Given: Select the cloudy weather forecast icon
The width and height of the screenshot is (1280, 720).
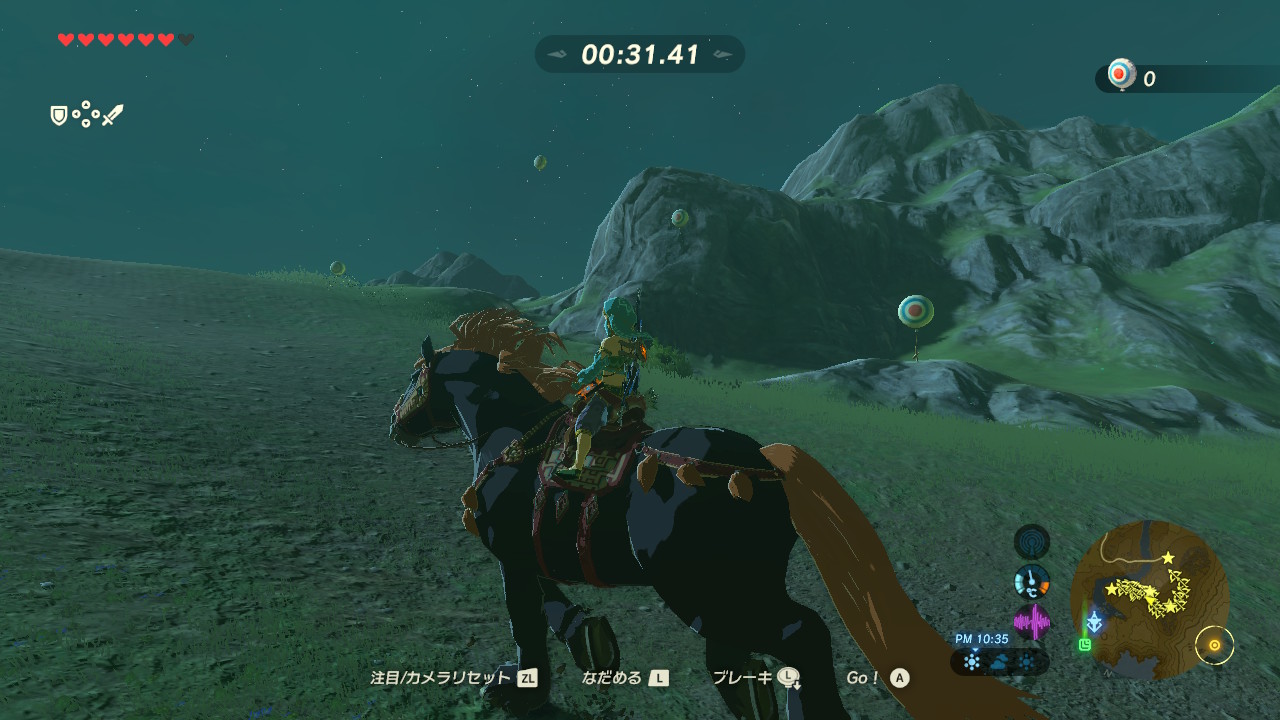Looking at the screenshot, I should click(1000, 661).
